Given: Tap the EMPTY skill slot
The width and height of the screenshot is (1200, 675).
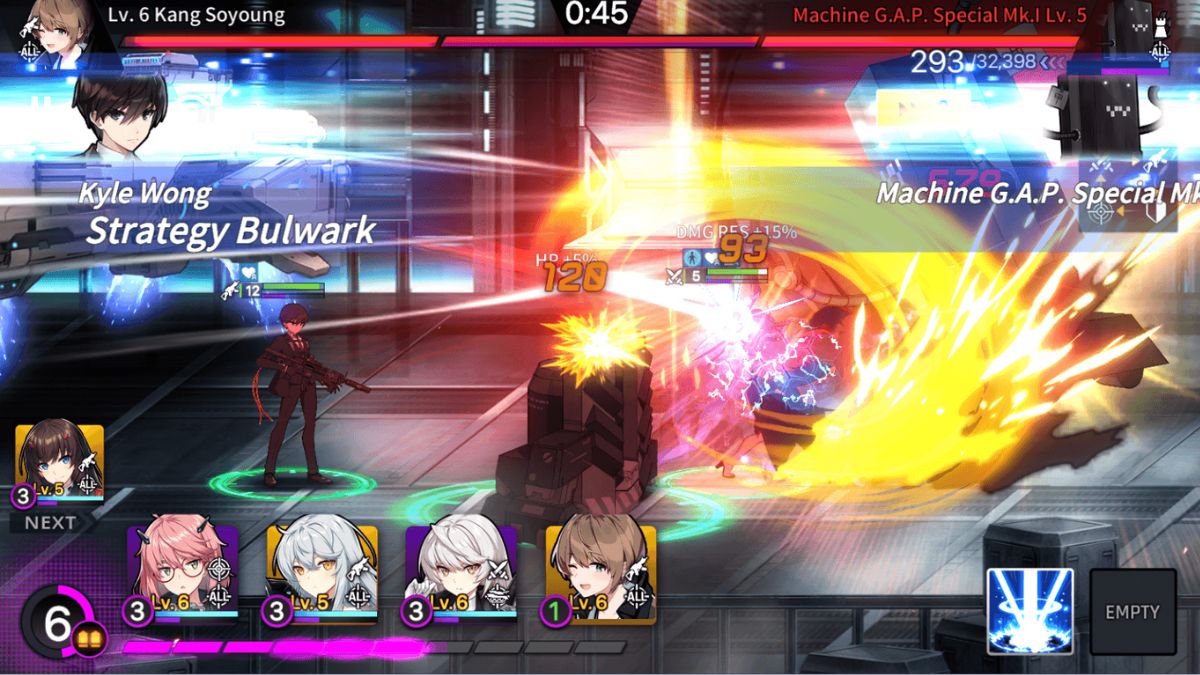Looking at the screenshot, I should (x=1132, y=611).
